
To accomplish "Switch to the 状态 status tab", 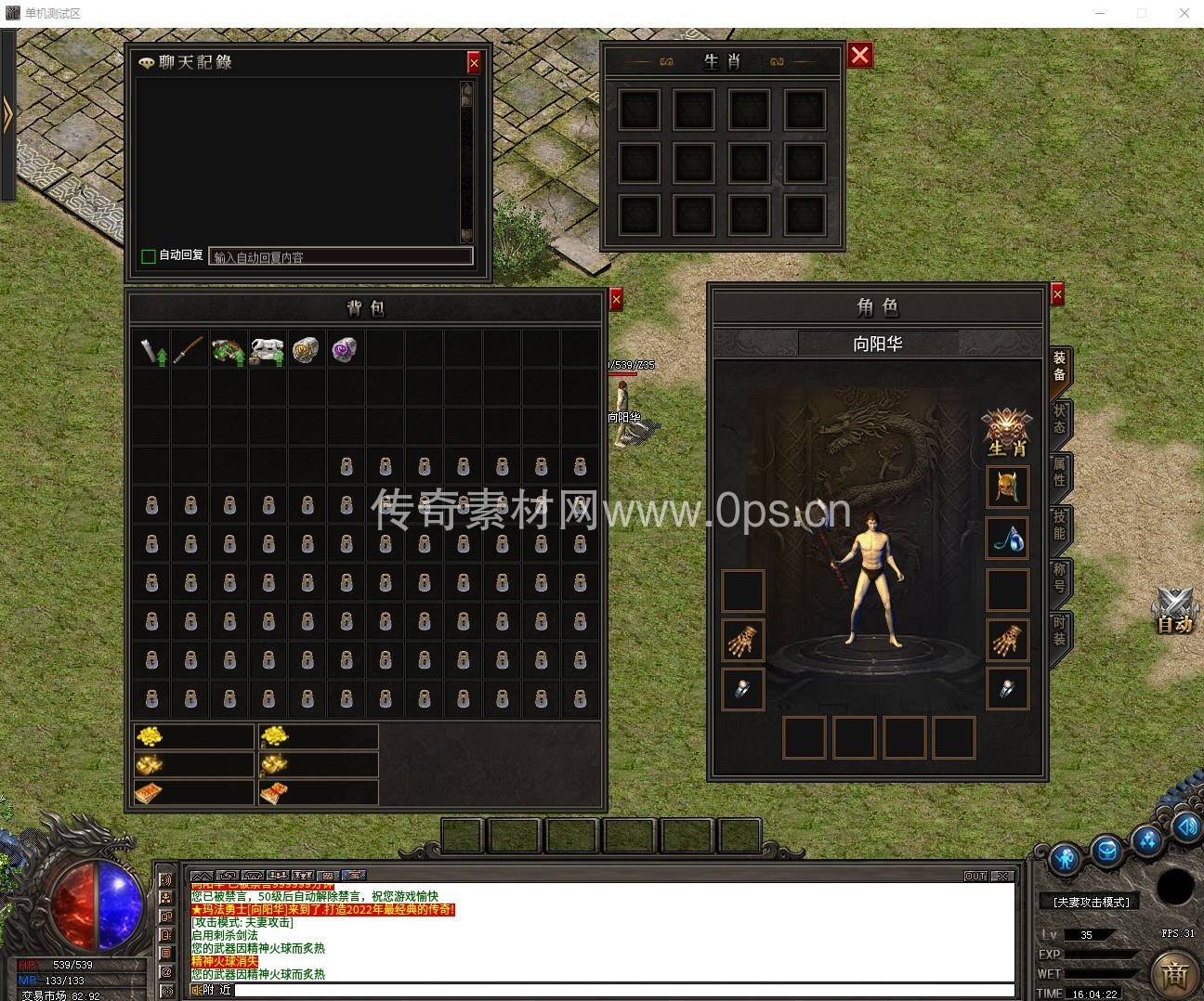I will point(1059,419).
